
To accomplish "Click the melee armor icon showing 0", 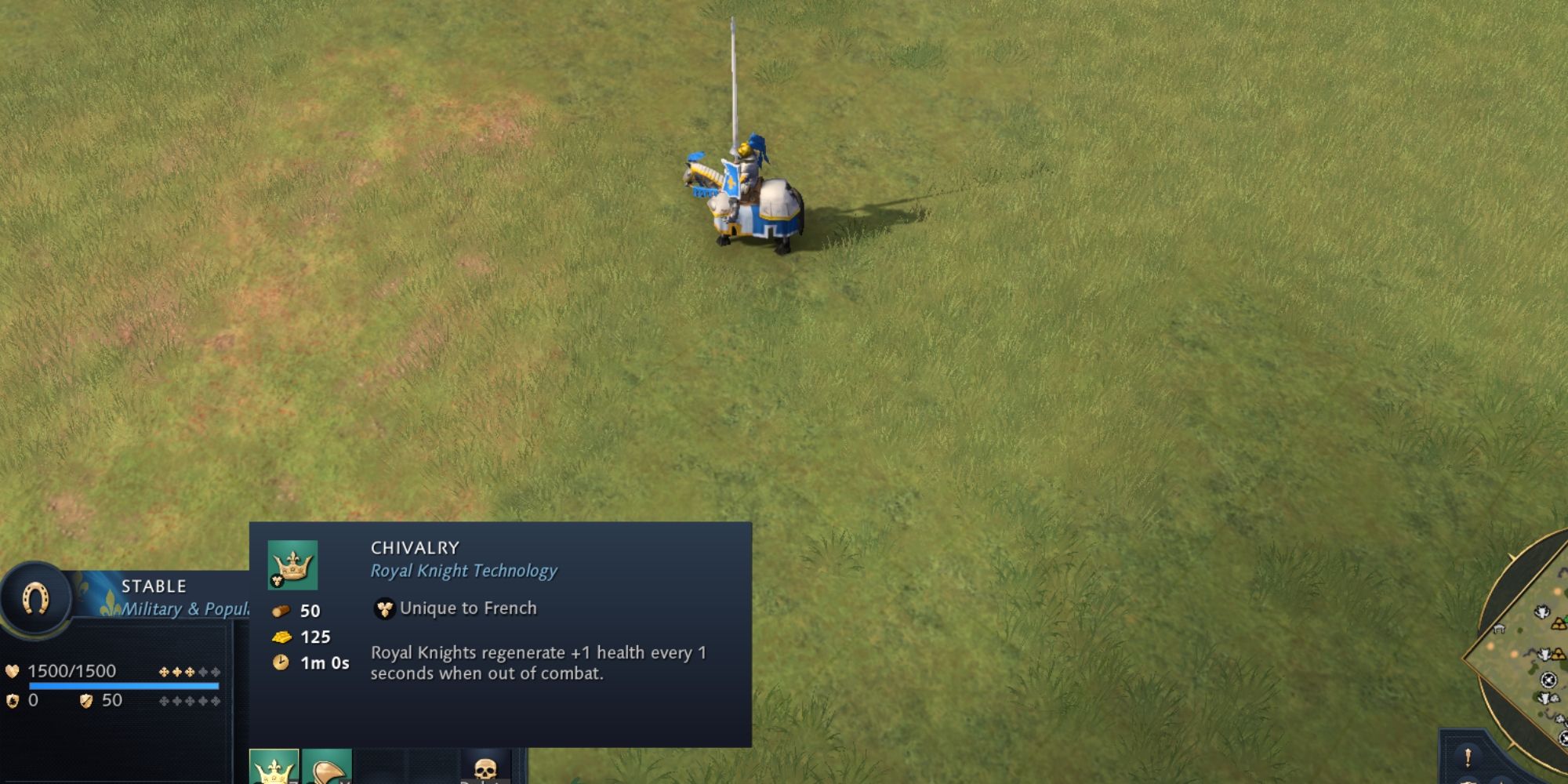I will (x=12, y=702).
